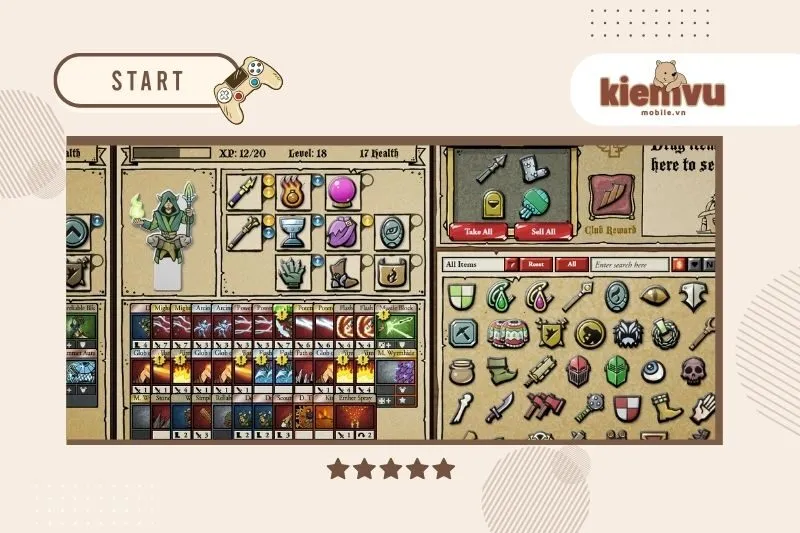Viewport: 800px width, 533px height.
Task: Select the silver chalice equipment slot
Action: pos(292,231)
